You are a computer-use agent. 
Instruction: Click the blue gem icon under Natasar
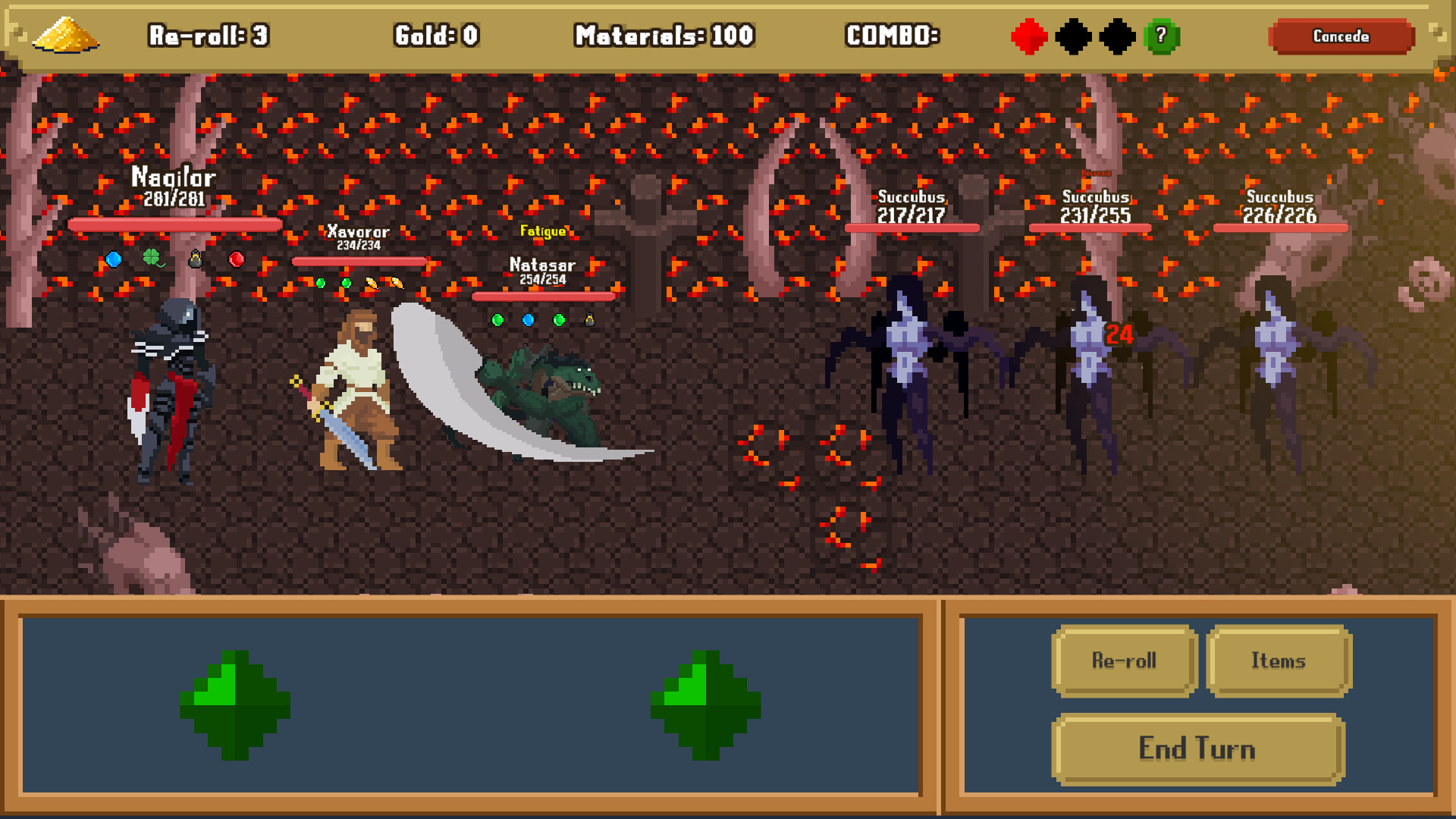(x=529, y=320)
